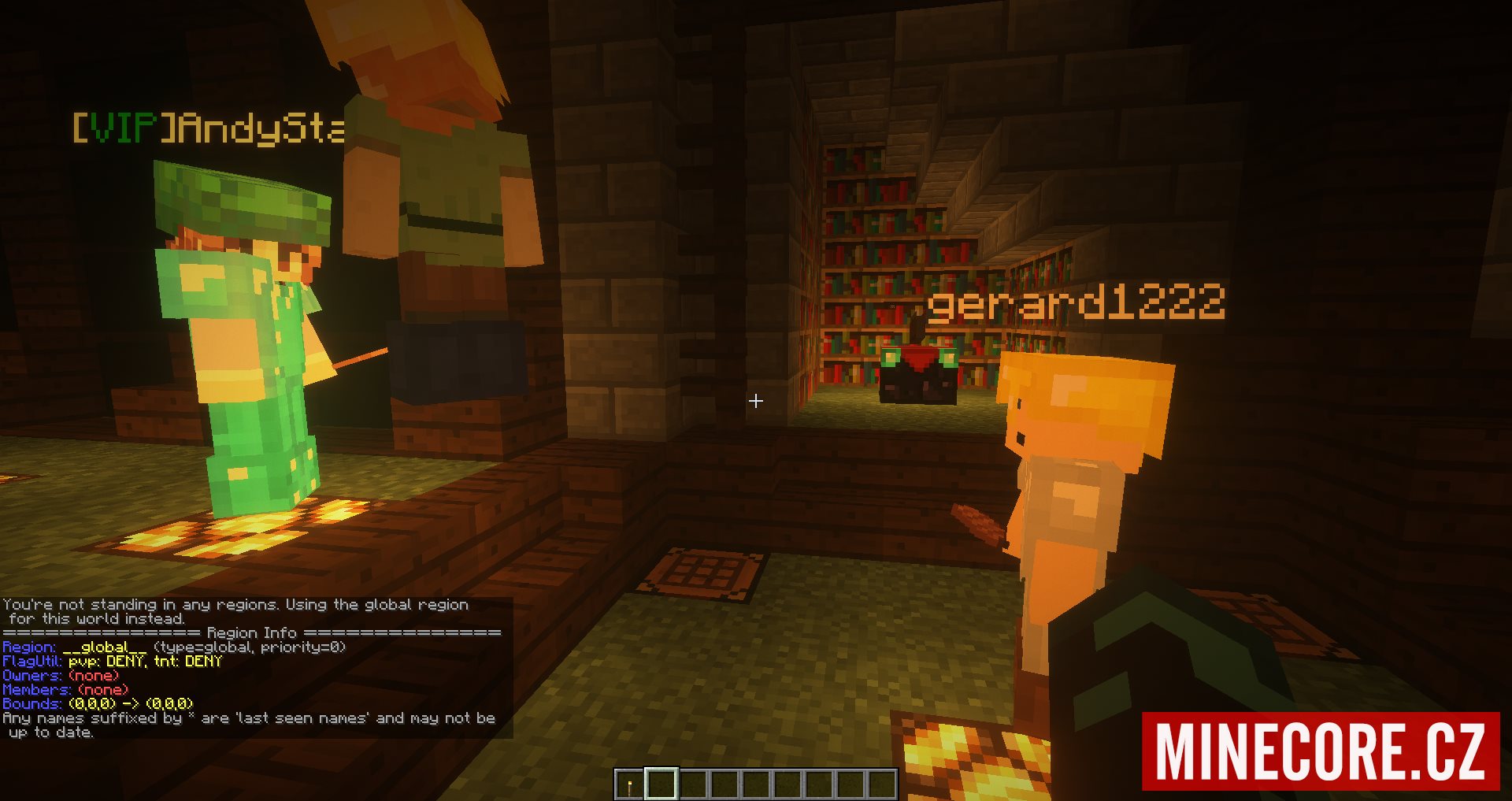Click the highlighted selected hotbar slot
1512x801 pixels.
(x=661, y=784)
